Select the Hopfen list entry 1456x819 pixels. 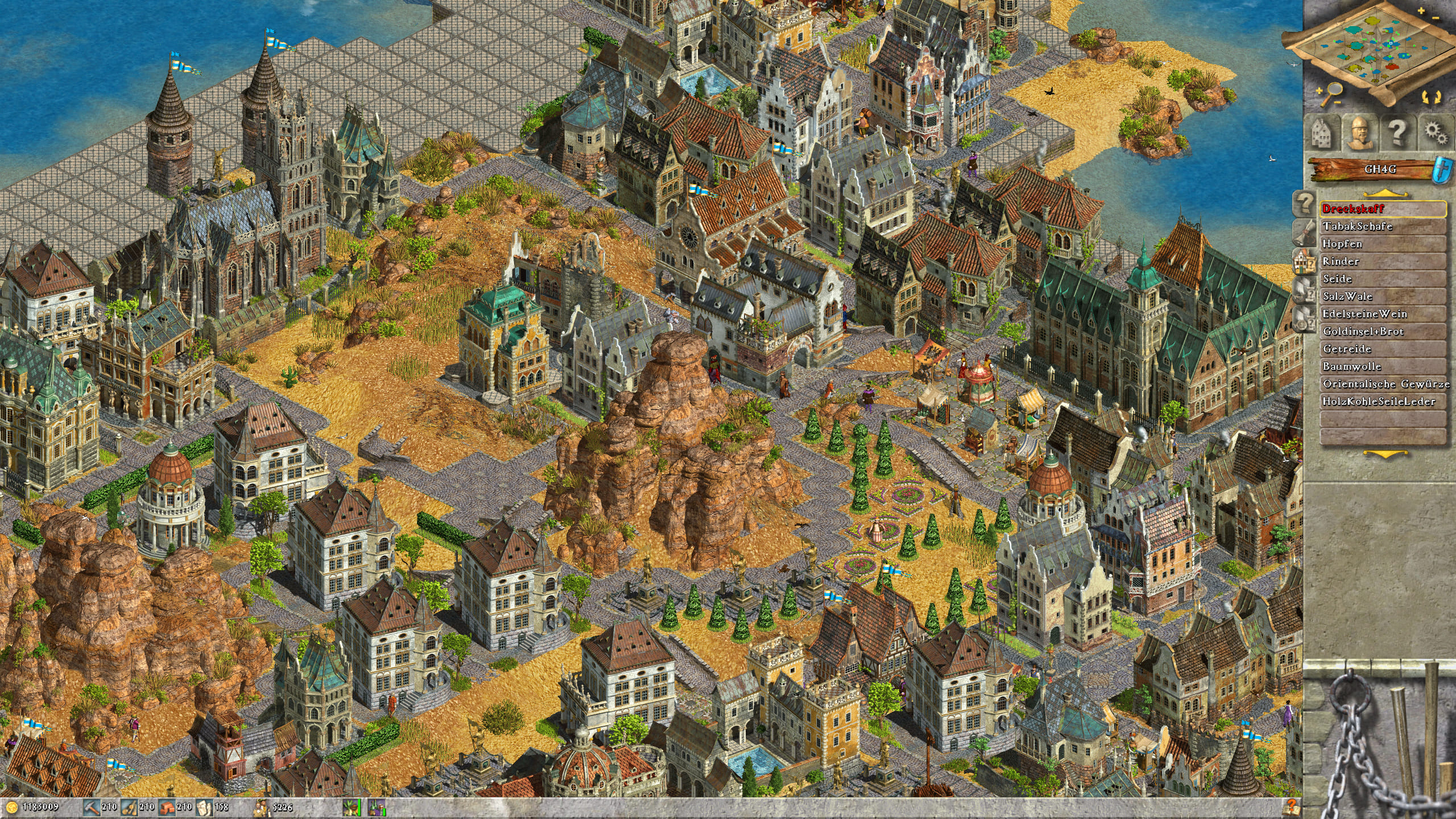pyautogui.click(x=1382, y=244)
